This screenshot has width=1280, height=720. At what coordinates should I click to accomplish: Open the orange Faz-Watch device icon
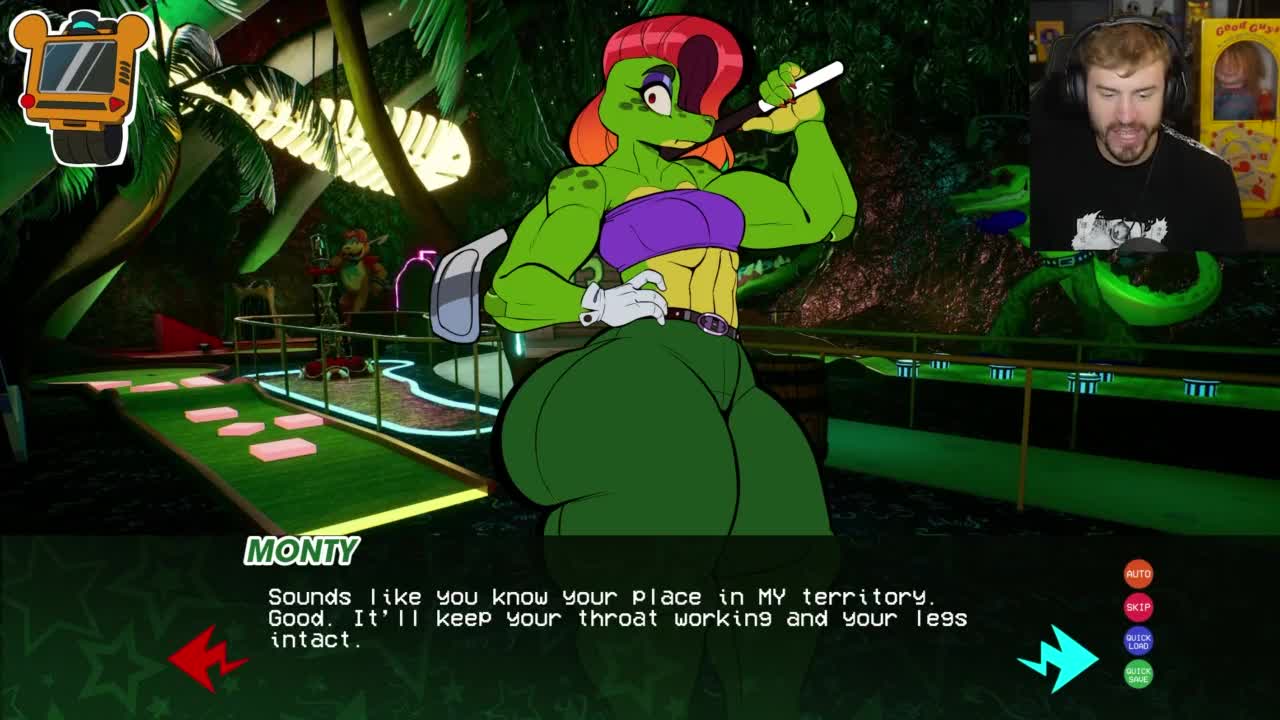pyautogui.click(x=80, y=84)
